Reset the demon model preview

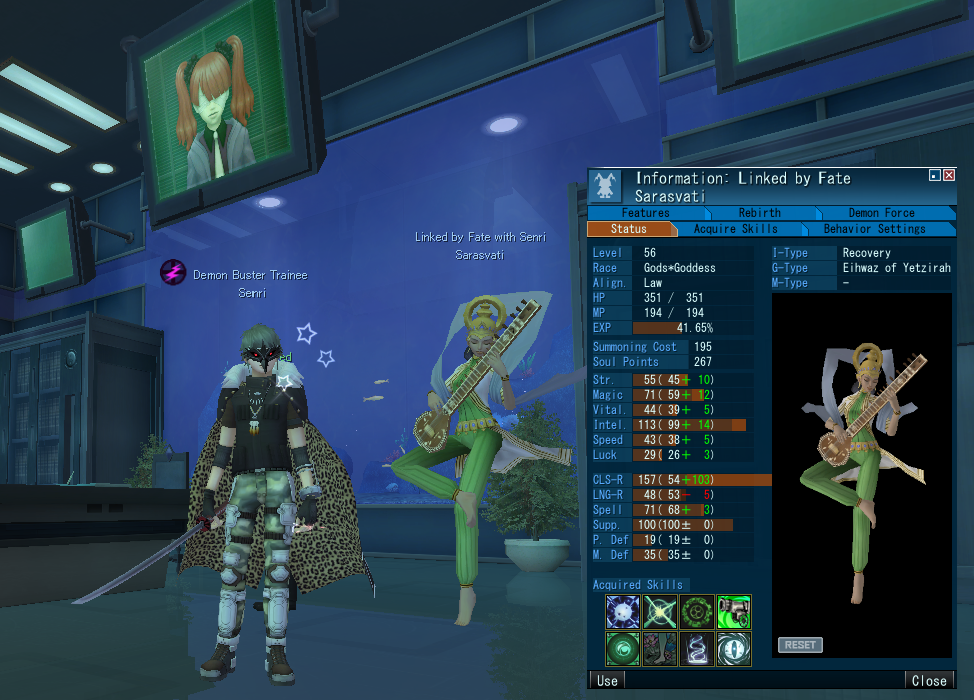(x=800, y=645)
